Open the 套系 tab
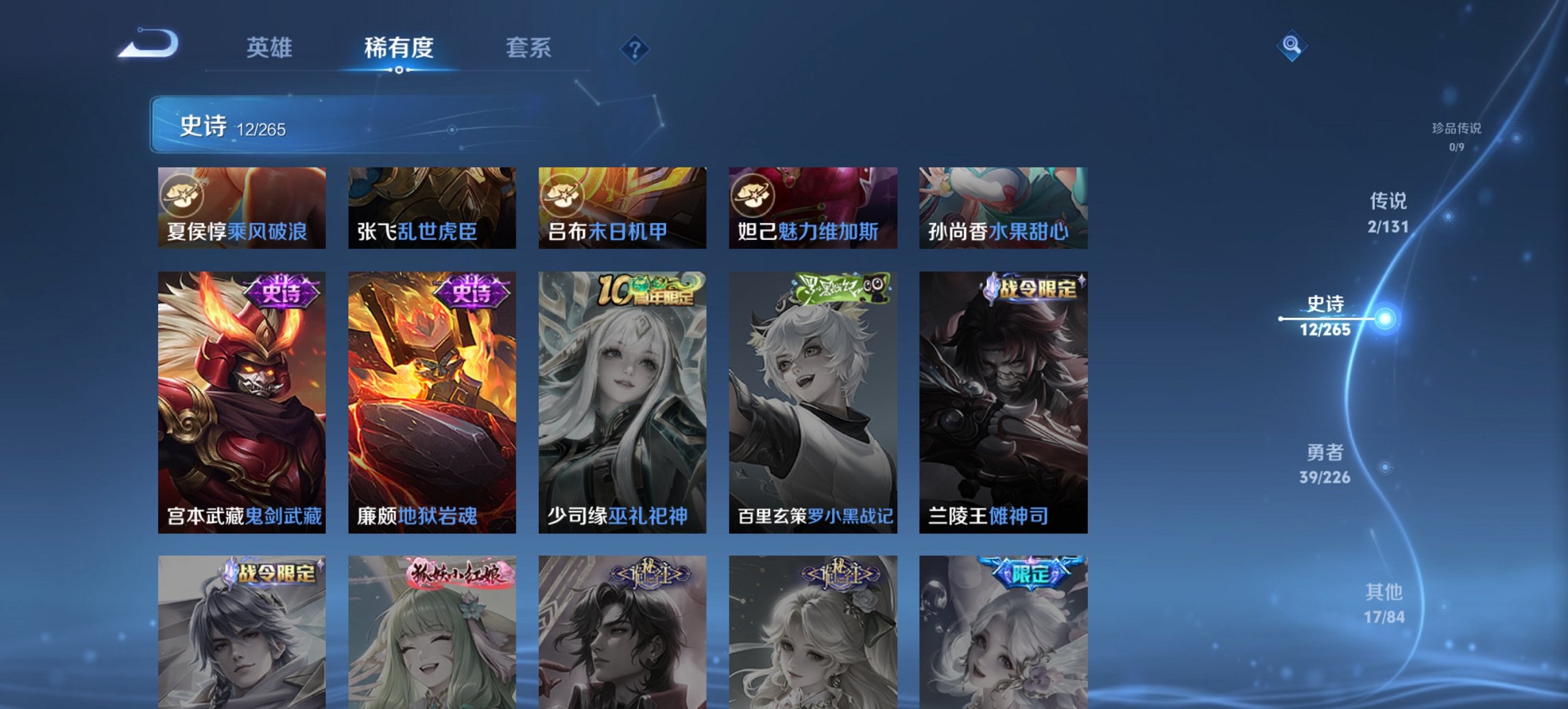 point(529,48)
